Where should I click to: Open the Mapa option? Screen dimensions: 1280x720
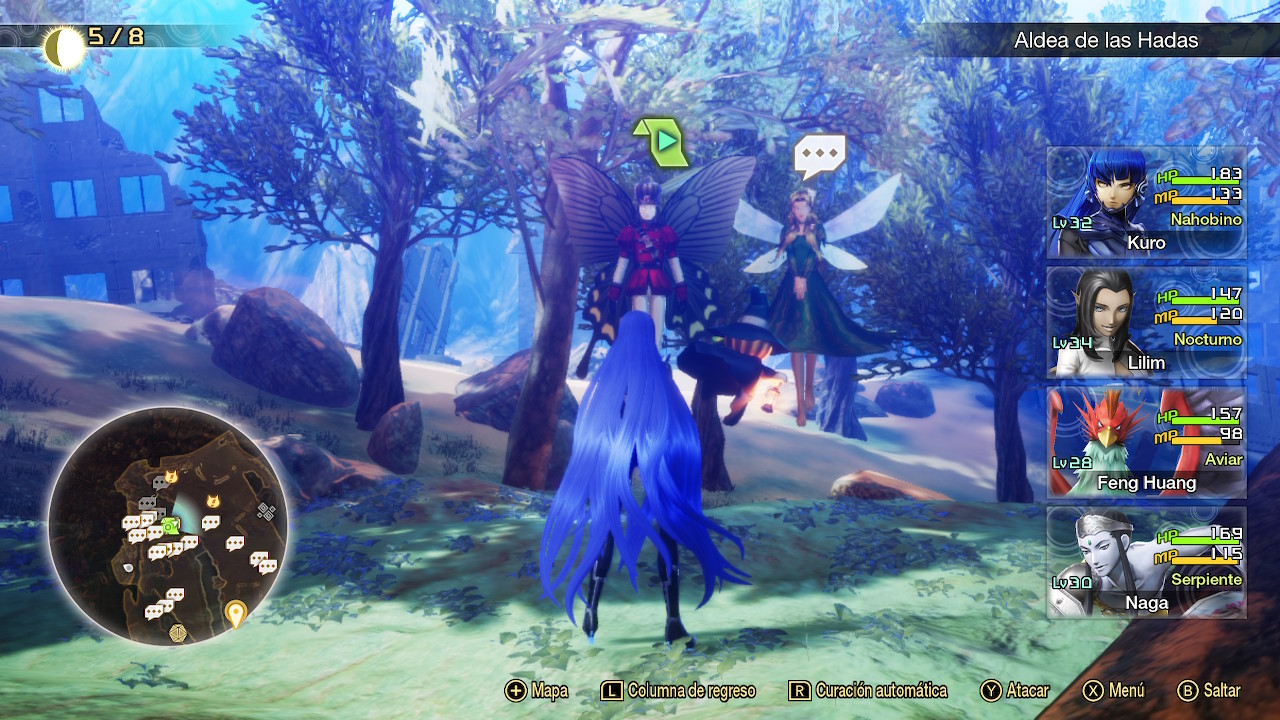[537, 691]
